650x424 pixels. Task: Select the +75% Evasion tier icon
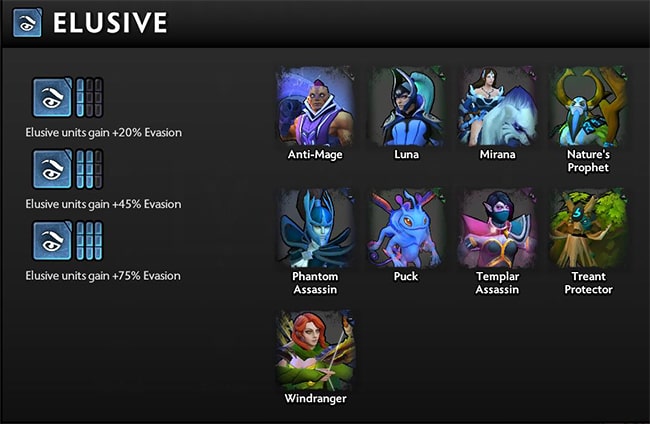click(x=52, y=241)
